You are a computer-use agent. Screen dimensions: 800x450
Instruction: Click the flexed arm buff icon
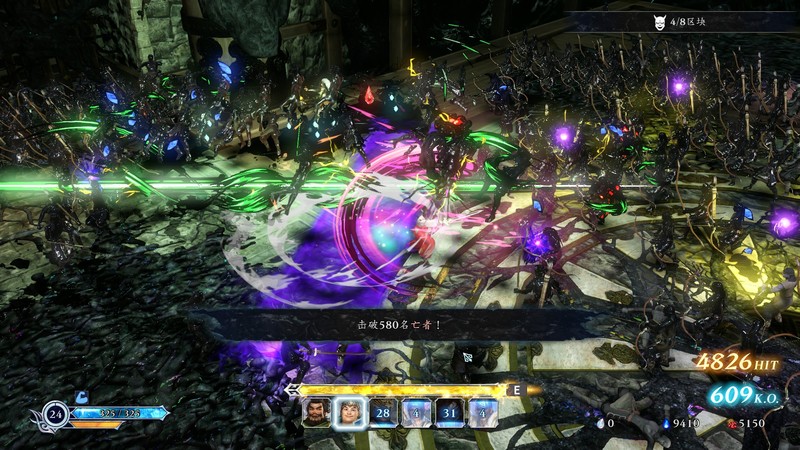[x=83, y=396]
